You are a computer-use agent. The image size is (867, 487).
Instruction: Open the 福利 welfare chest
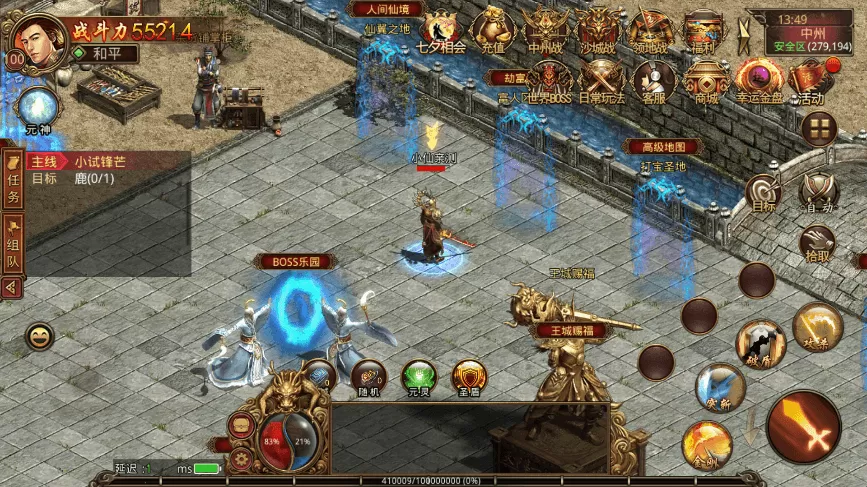click(703, 30)
